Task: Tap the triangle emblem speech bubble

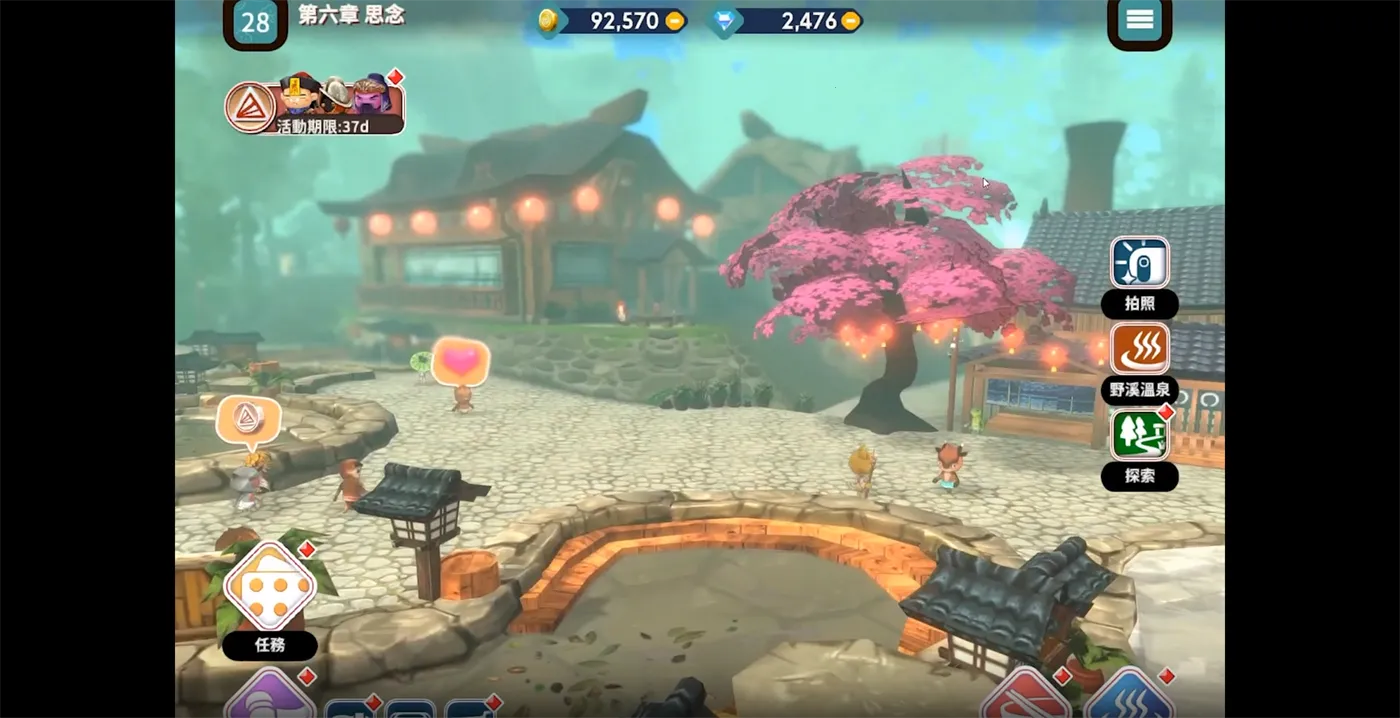Action: click(248, 419)
